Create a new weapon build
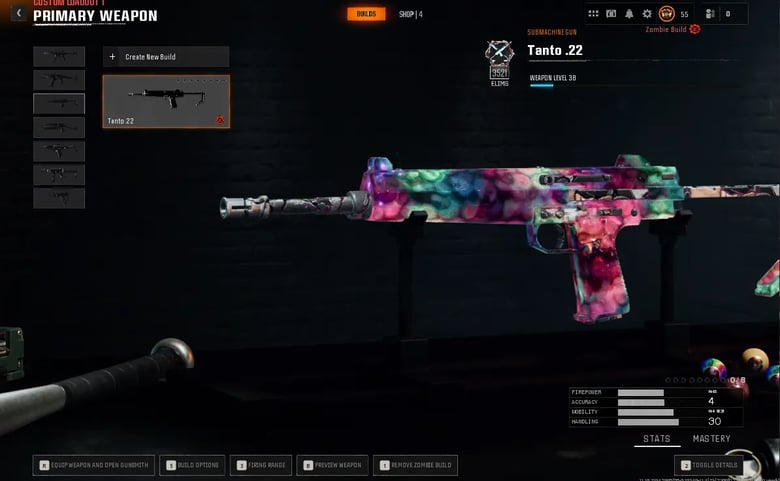 tap(166, 57)
